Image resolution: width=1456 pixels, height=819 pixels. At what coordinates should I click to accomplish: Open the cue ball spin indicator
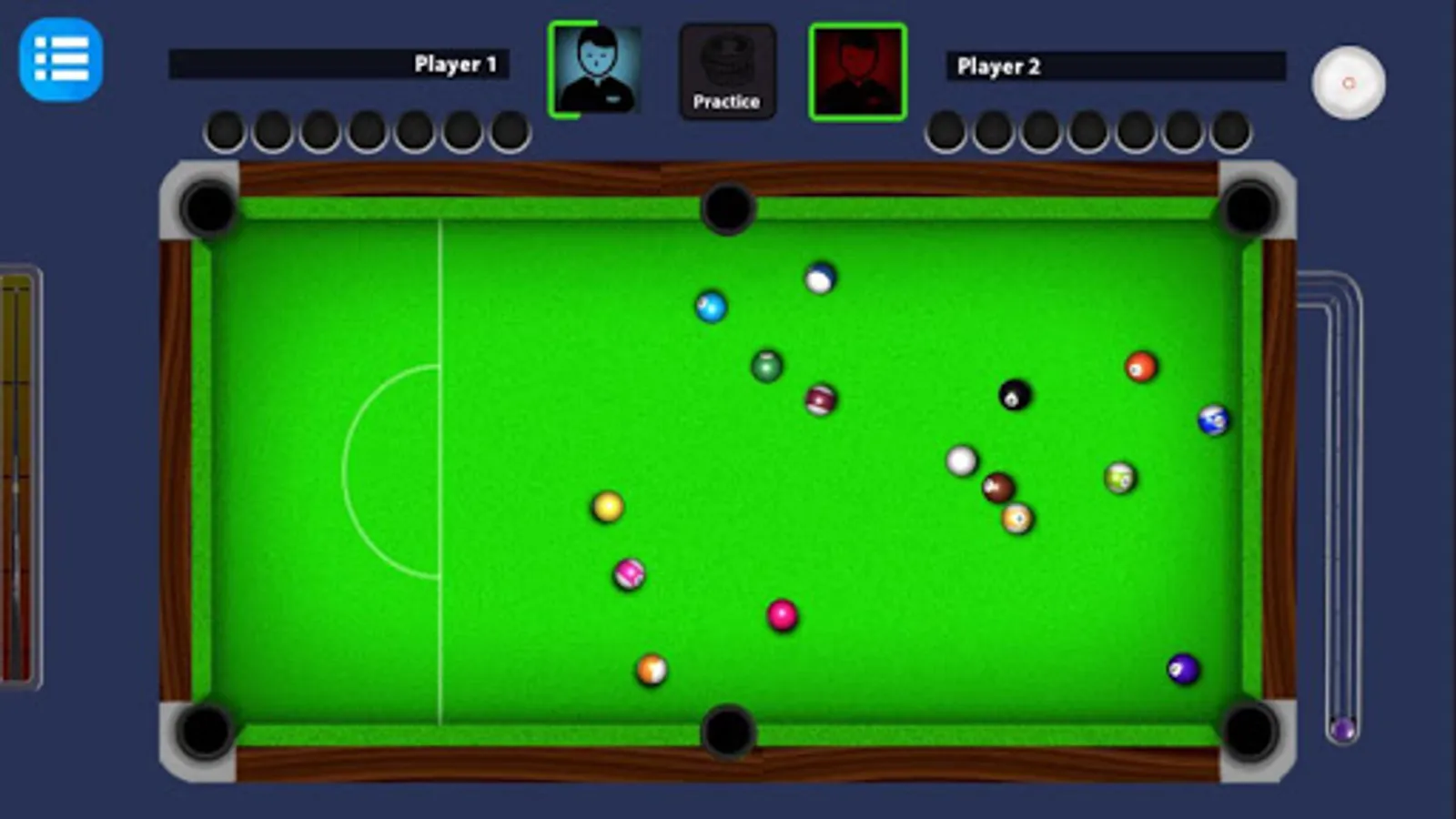coord(1348,84)
